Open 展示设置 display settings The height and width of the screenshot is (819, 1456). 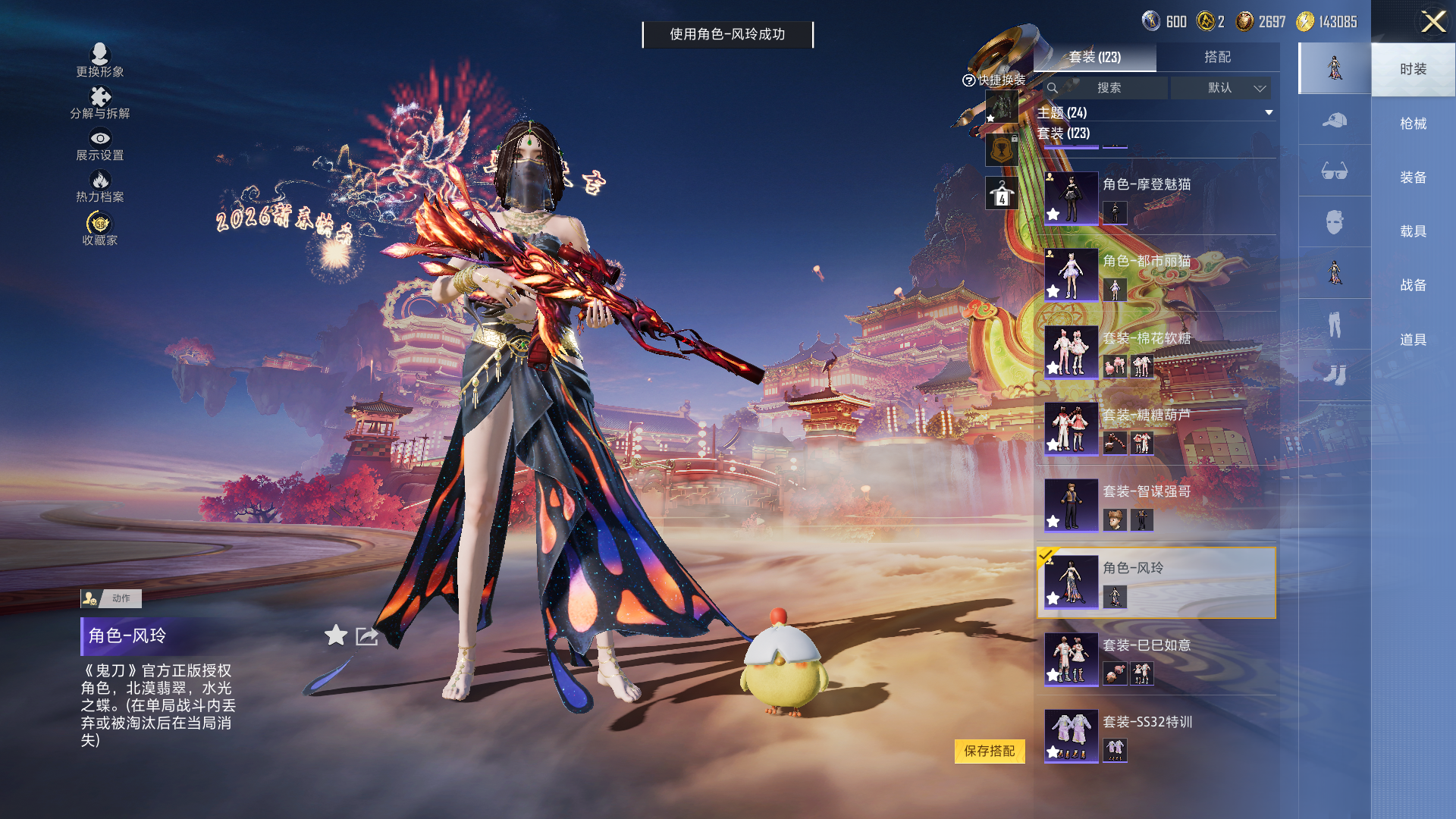(100, 144)
